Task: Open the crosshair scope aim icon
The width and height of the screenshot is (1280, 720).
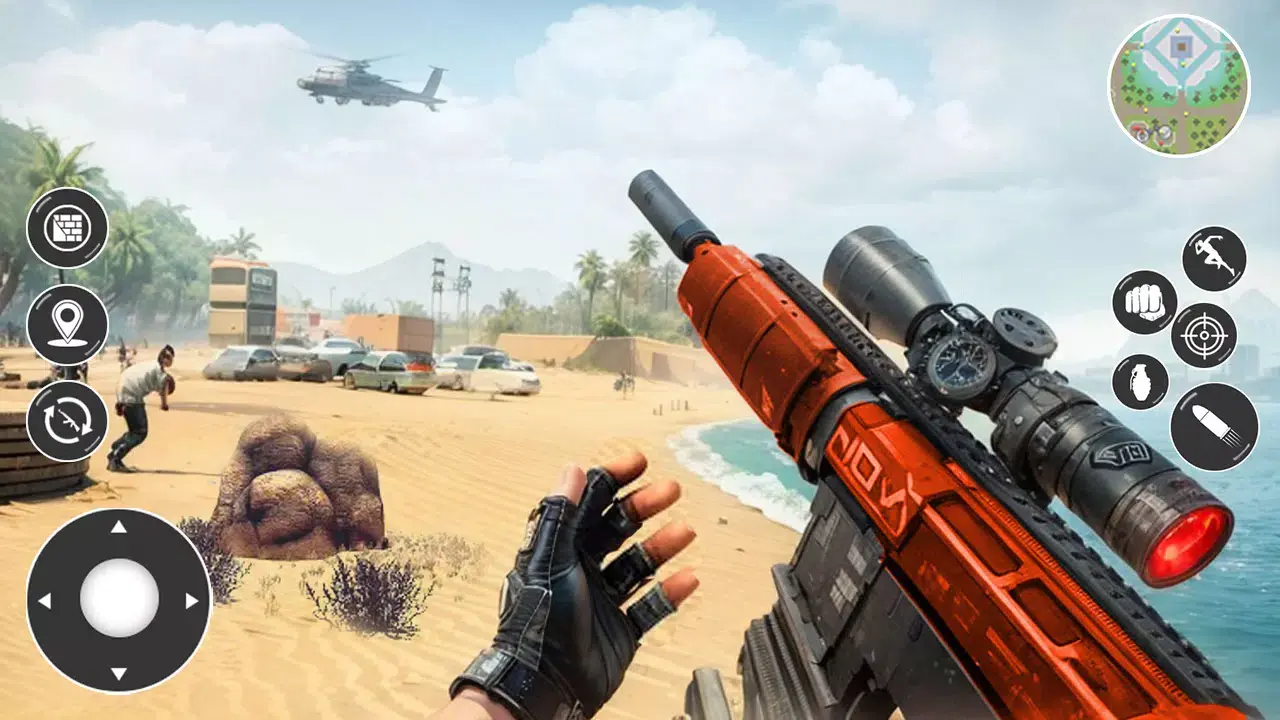Action: [x=1205, y=335]
